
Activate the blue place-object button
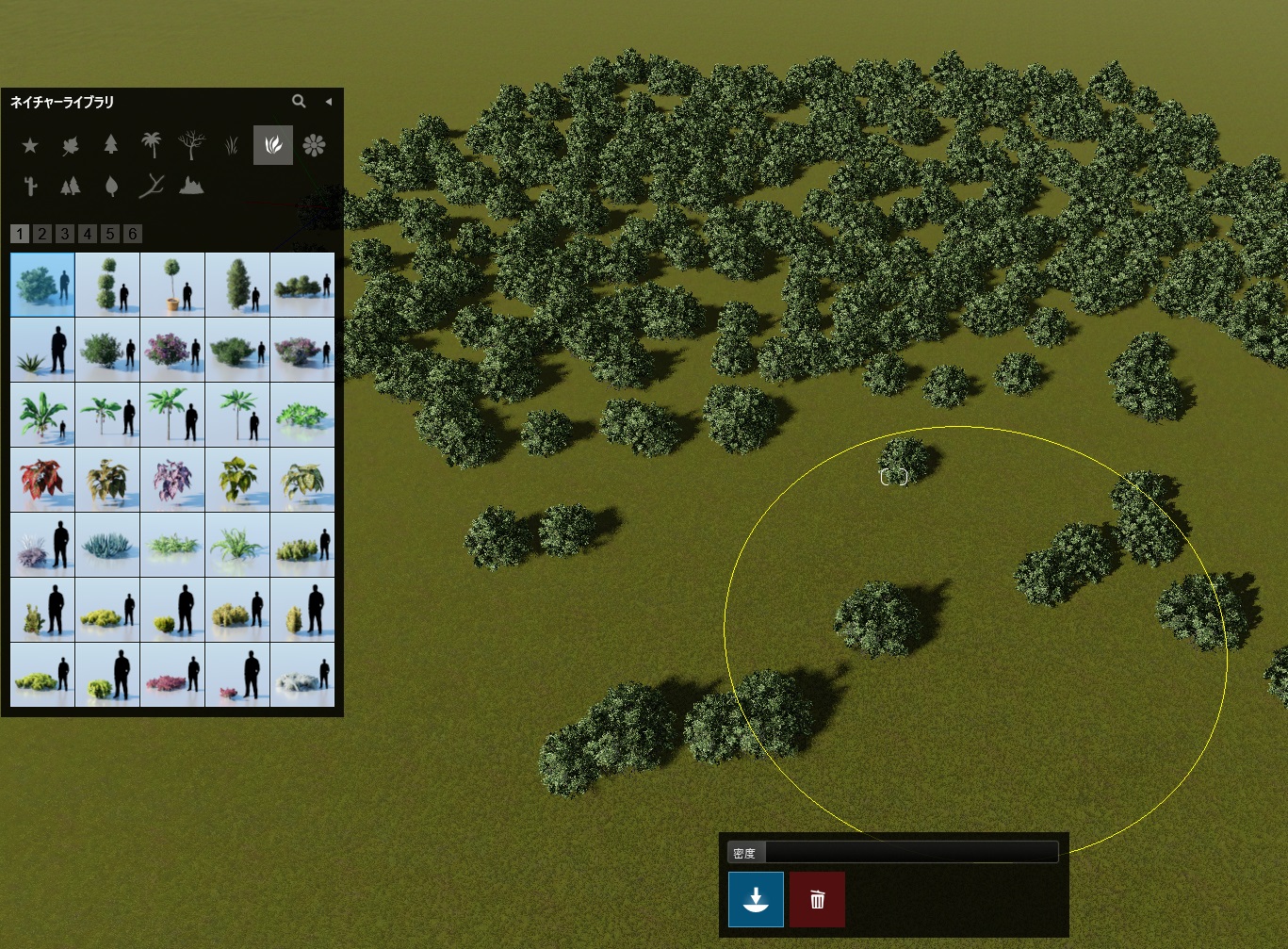point(756,899)
